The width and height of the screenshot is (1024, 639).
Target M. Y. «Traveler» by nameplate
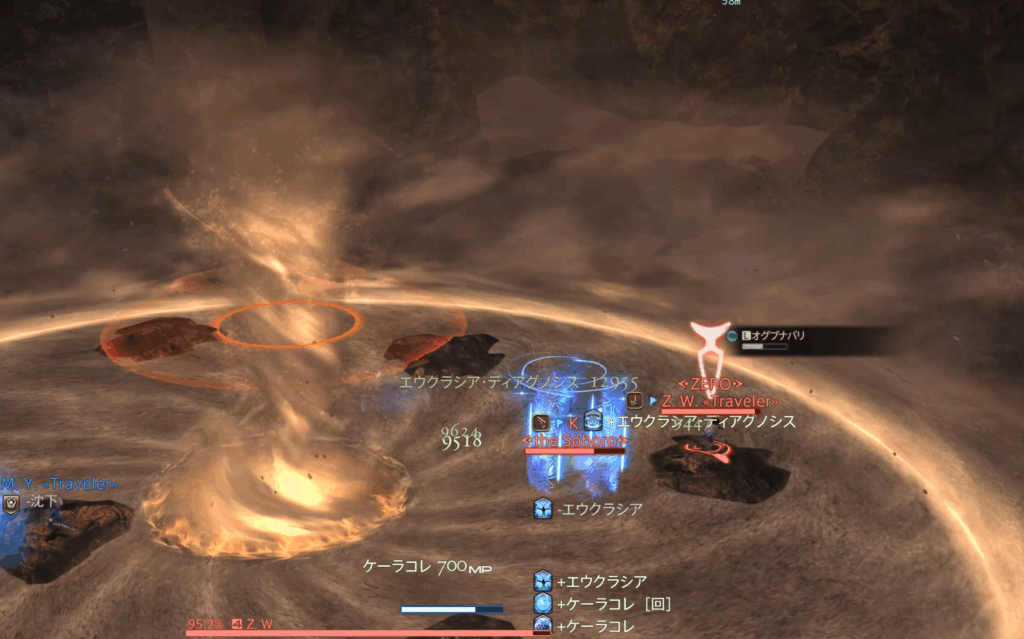58,483
